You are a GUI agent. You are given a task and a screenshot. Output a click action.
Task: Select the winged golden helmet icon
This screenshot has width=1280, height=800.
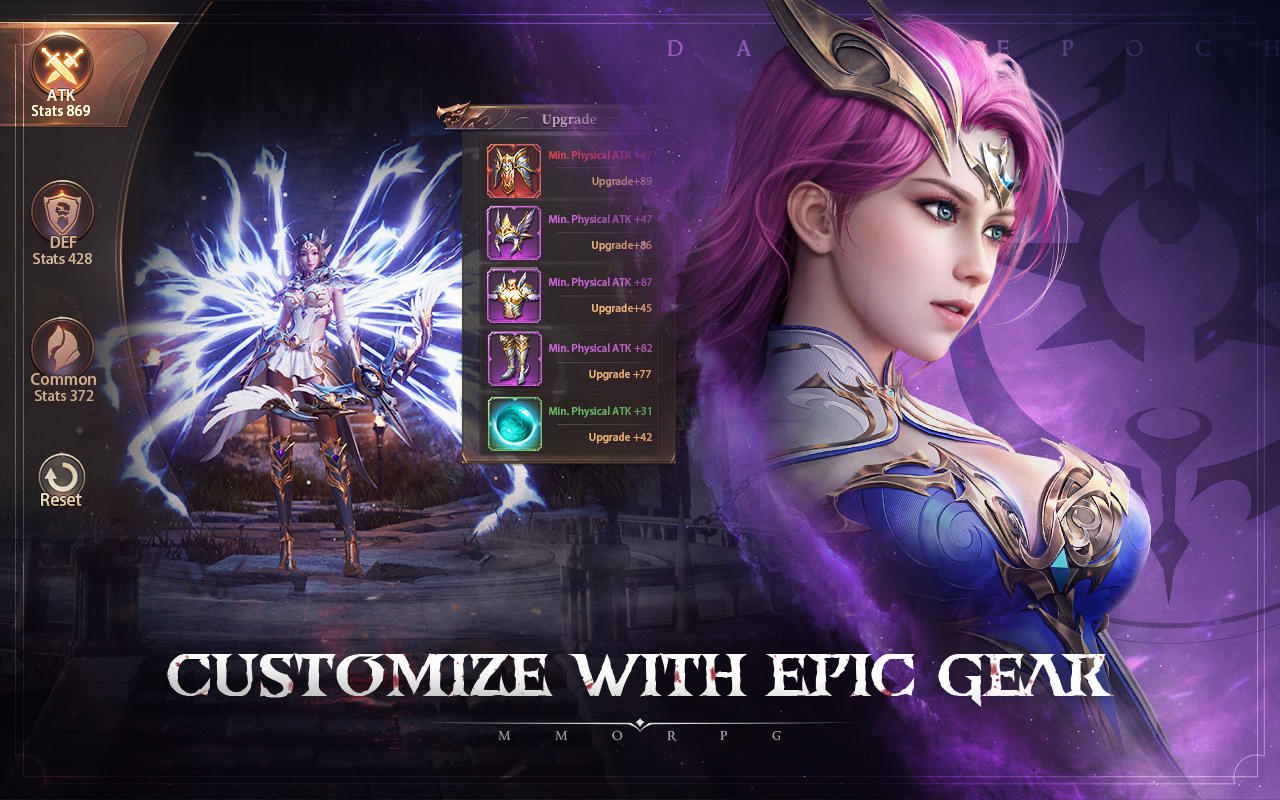point(513,233)
